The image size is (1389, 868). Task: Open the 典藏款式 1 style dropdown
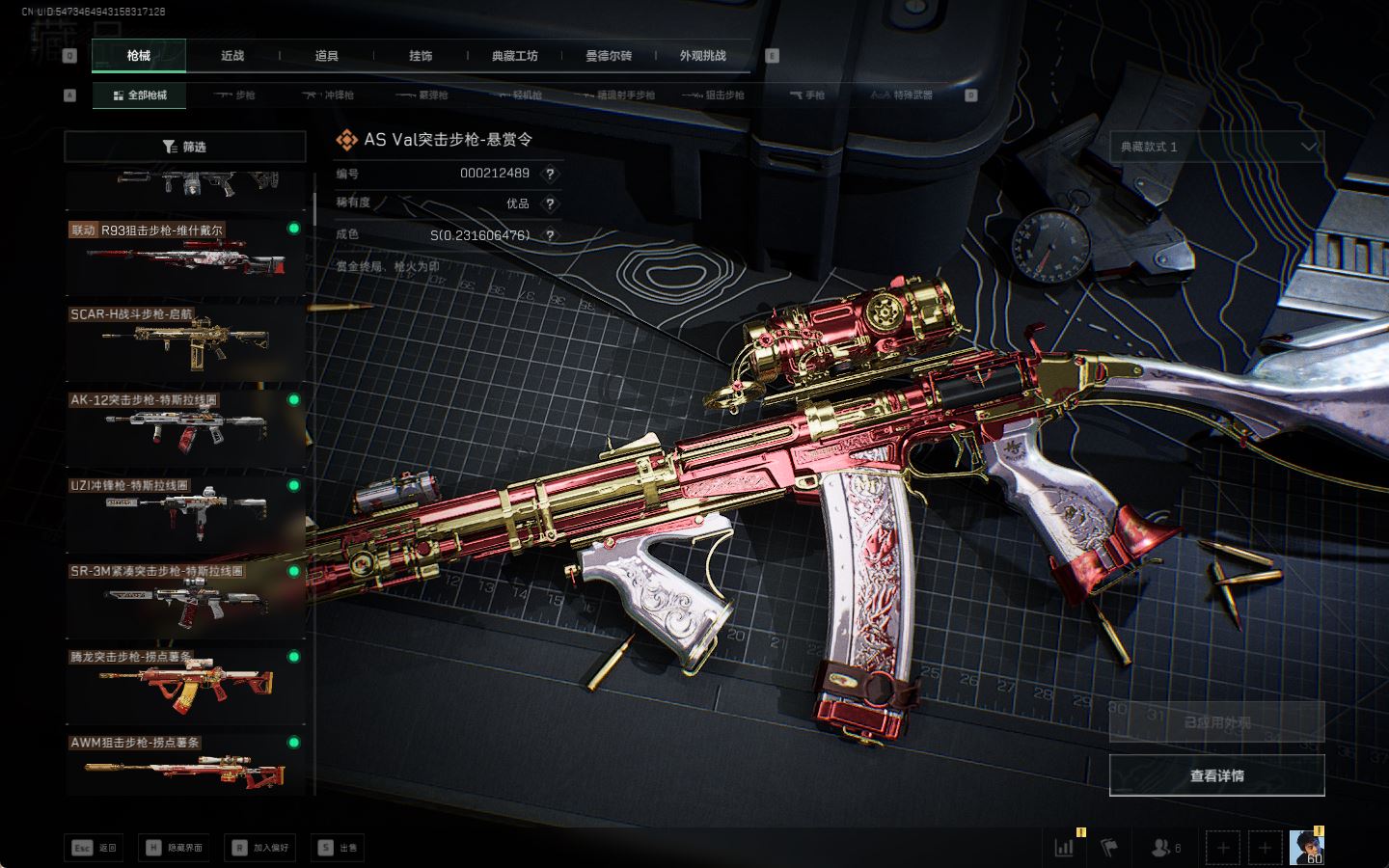(1216, 147)
